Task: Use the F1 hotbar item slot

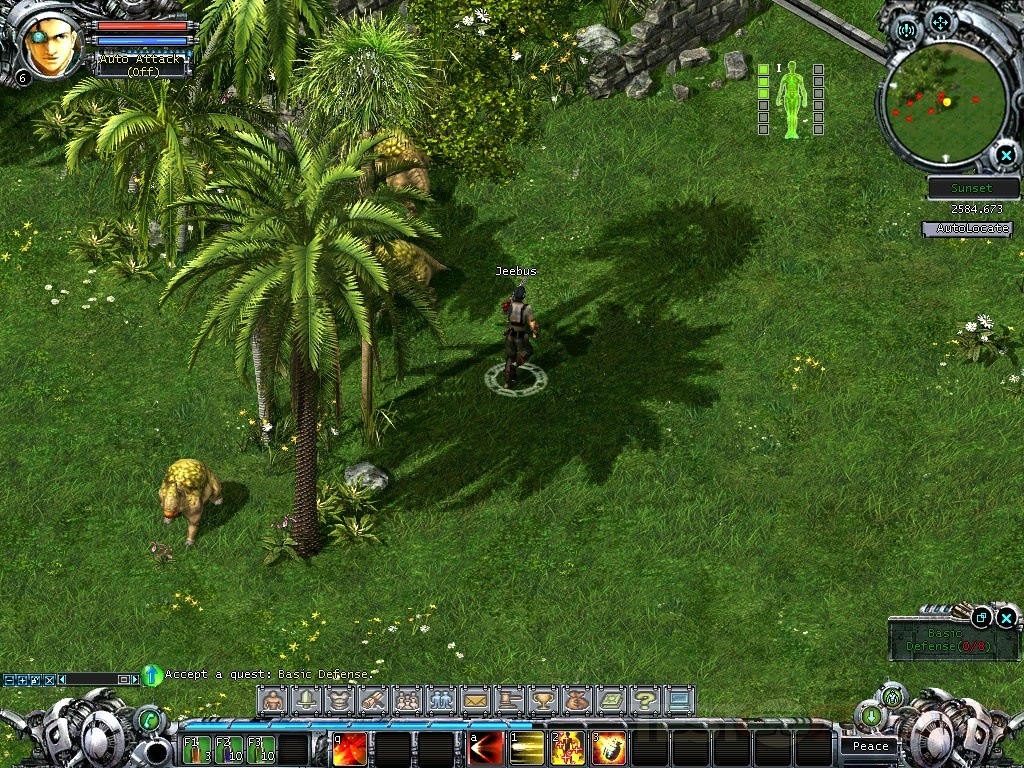Action: click(195, 749)
